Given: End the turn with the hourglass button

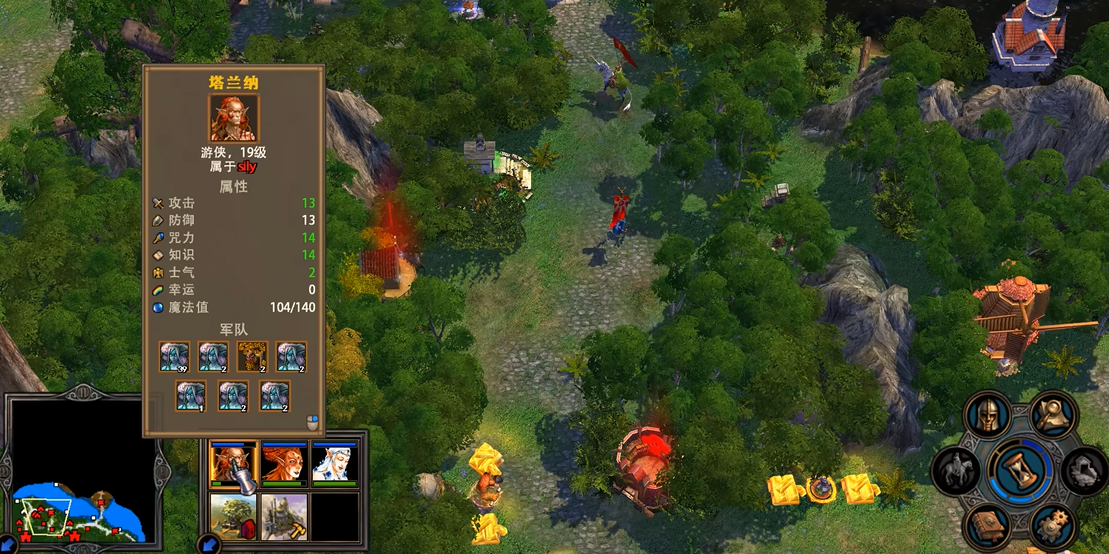Looking at the screenshot, I should [x=1021, y=470].
